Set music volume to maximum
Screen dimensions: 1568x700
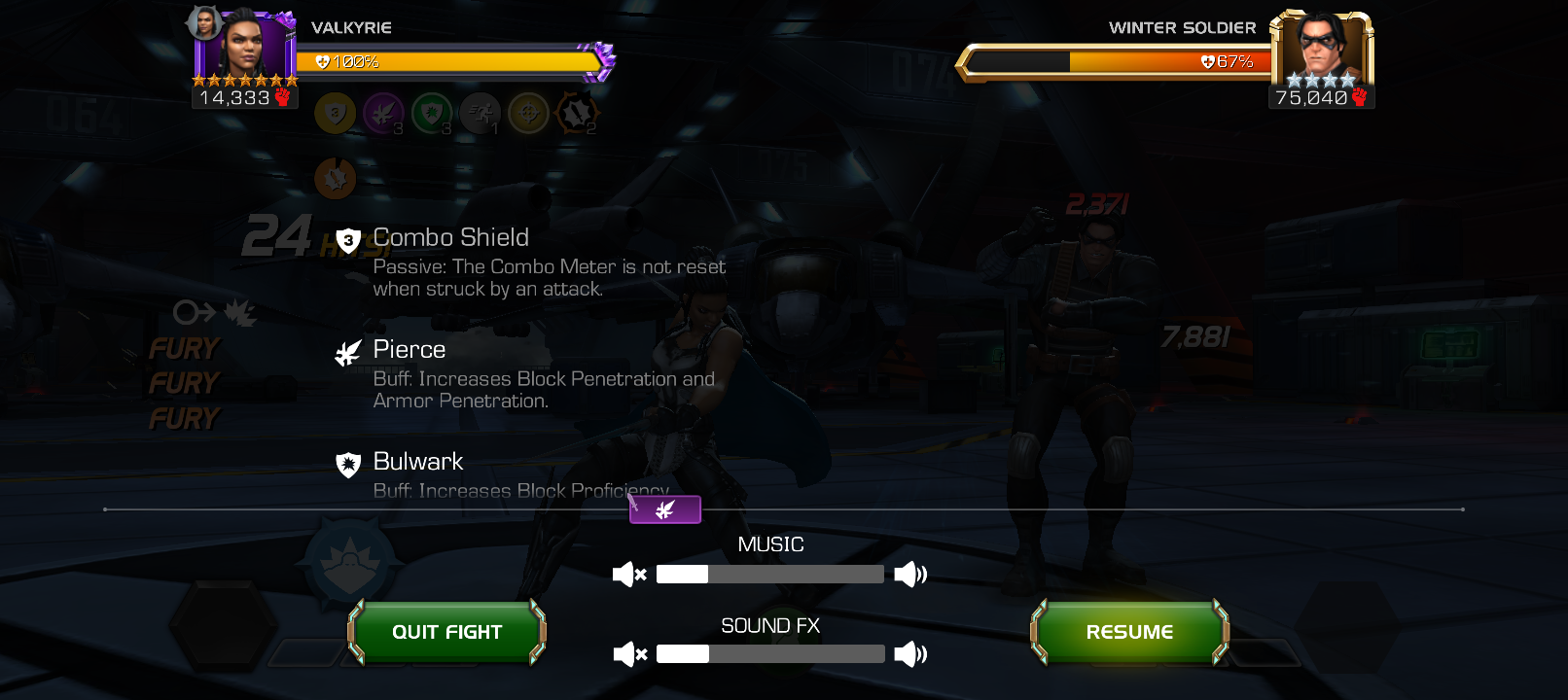(910, 575)
